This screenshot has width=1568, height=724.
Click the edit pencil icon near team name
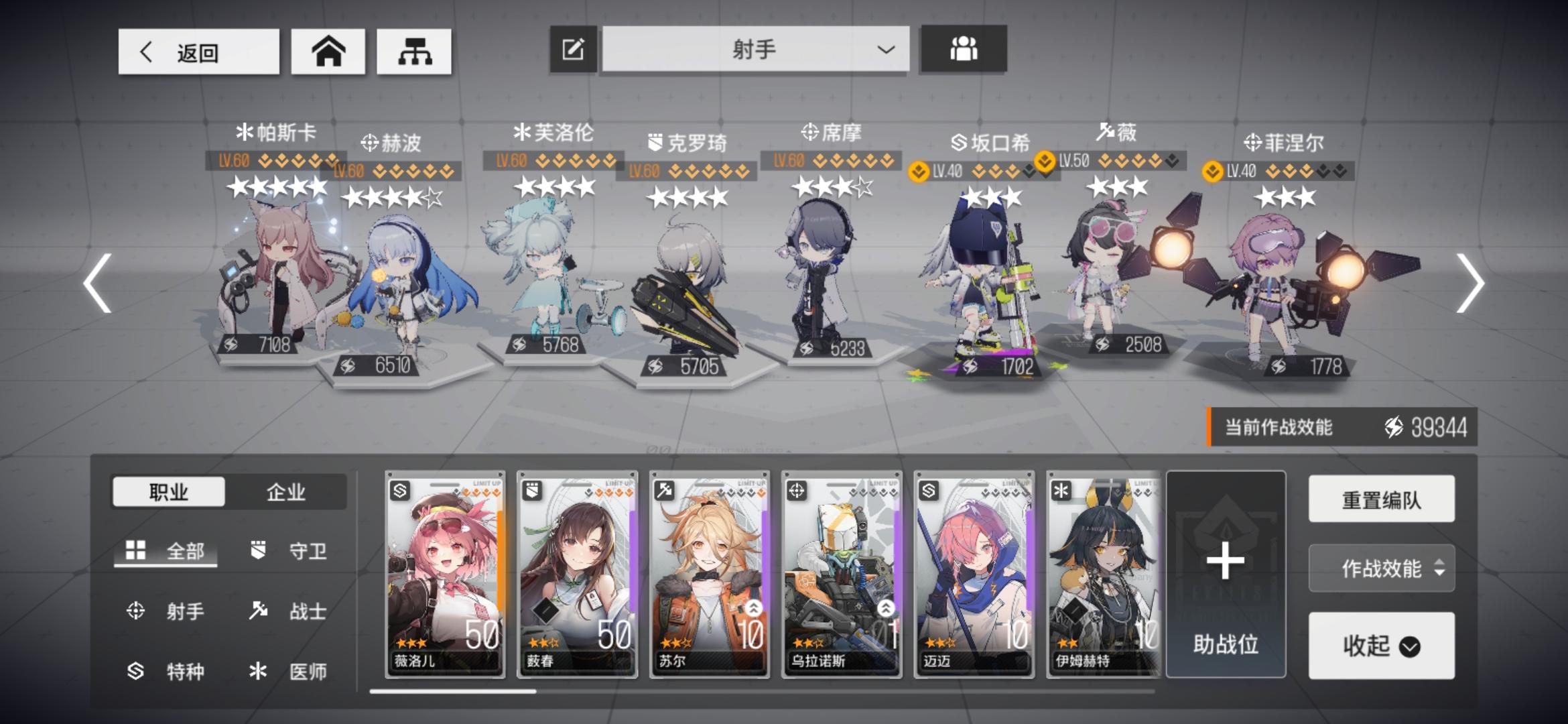573,48
